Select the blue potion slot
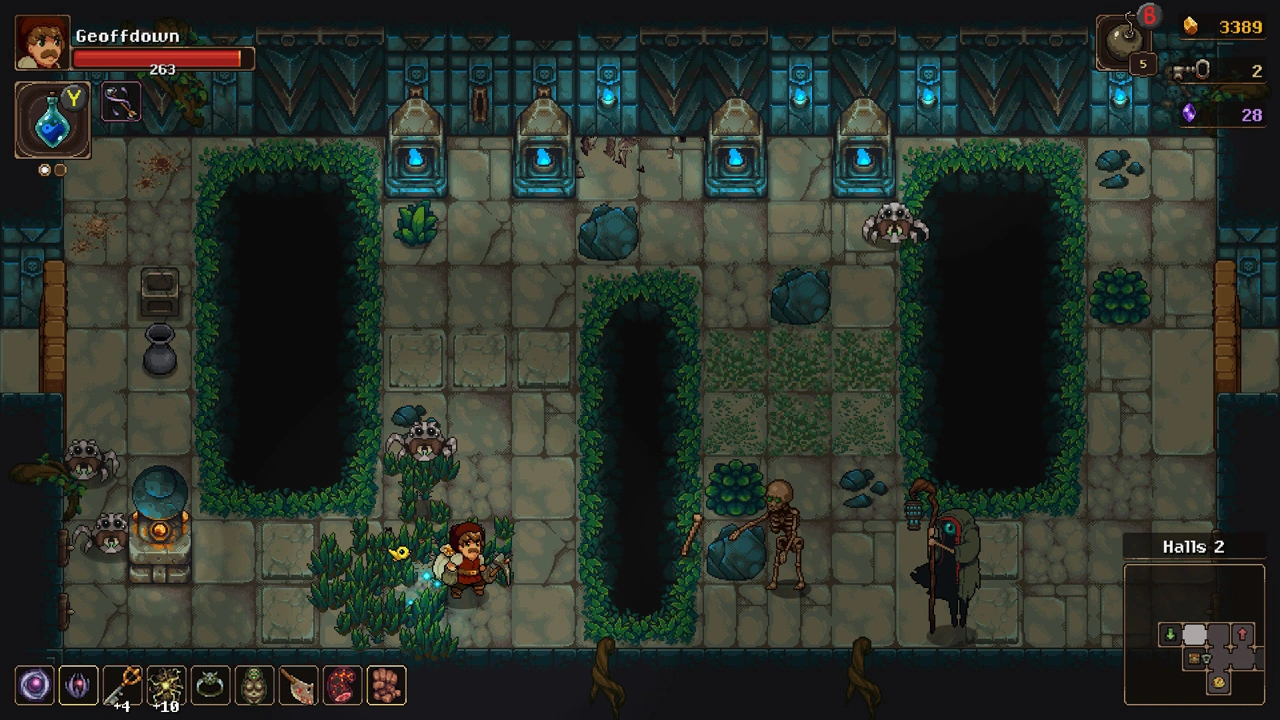The width and height of the screenshot is (1280, 720). pos(52,121)
